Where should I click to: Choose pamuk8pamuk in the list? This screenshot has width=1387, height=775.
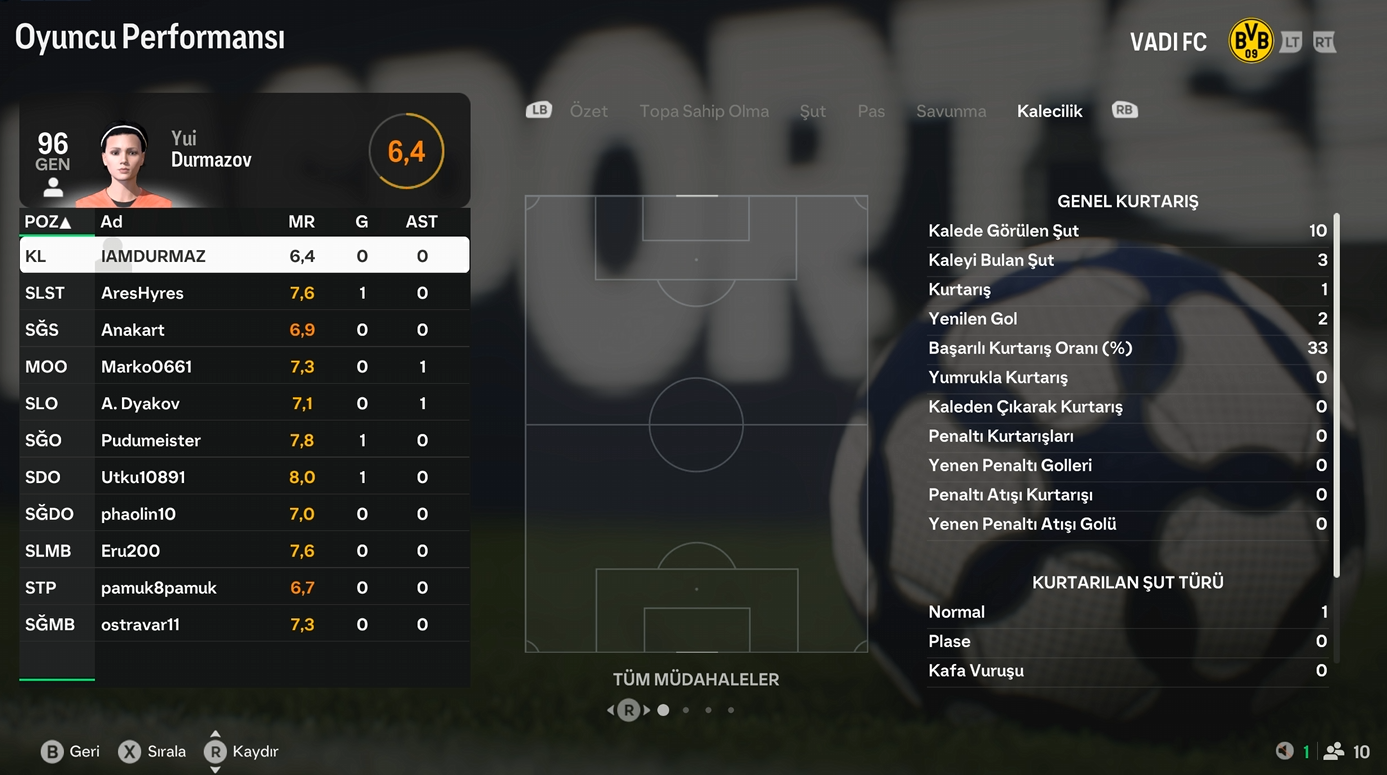244,588
